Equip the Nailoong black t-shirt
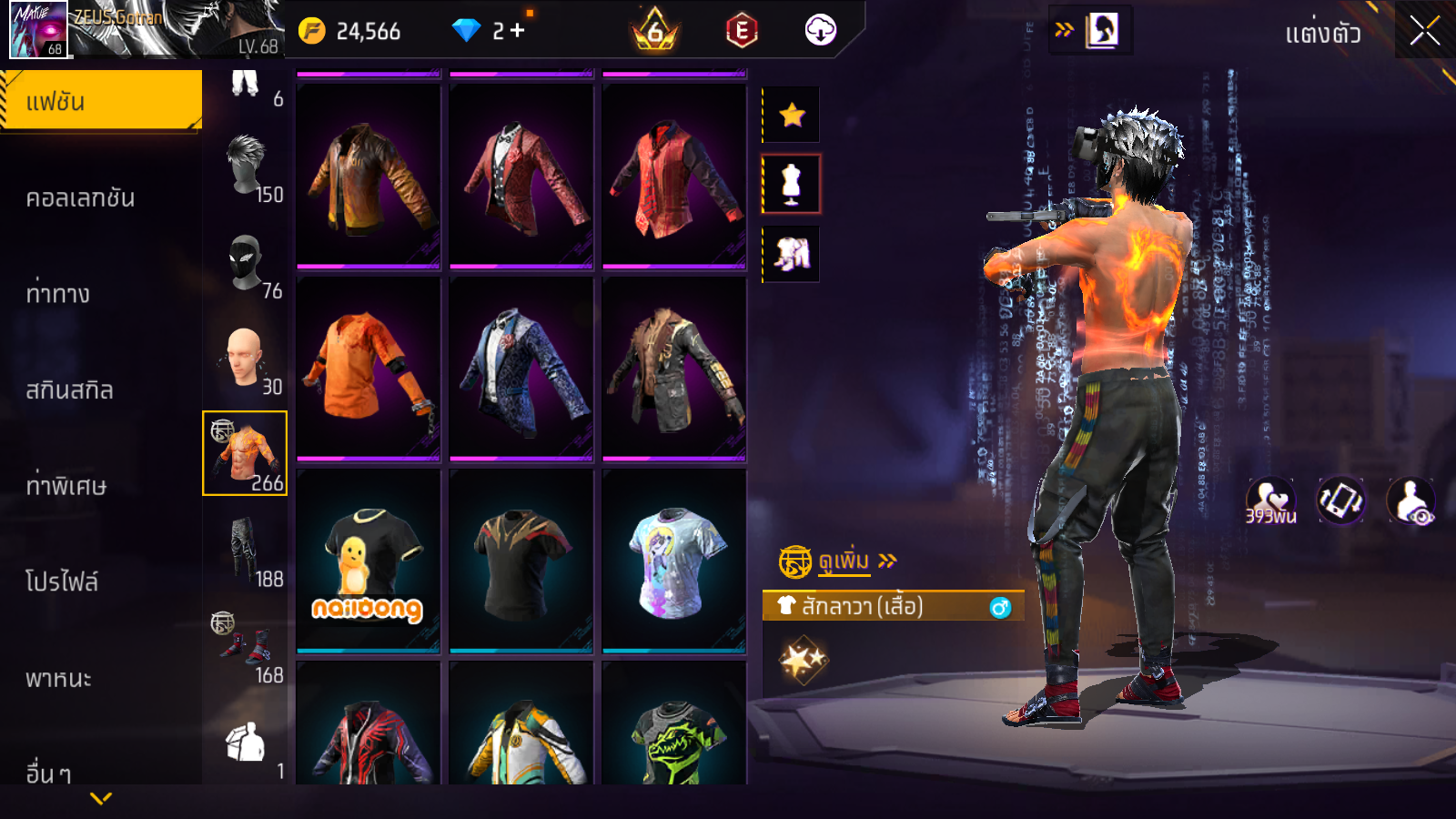 pyautogui.click(x=369, y=561)
